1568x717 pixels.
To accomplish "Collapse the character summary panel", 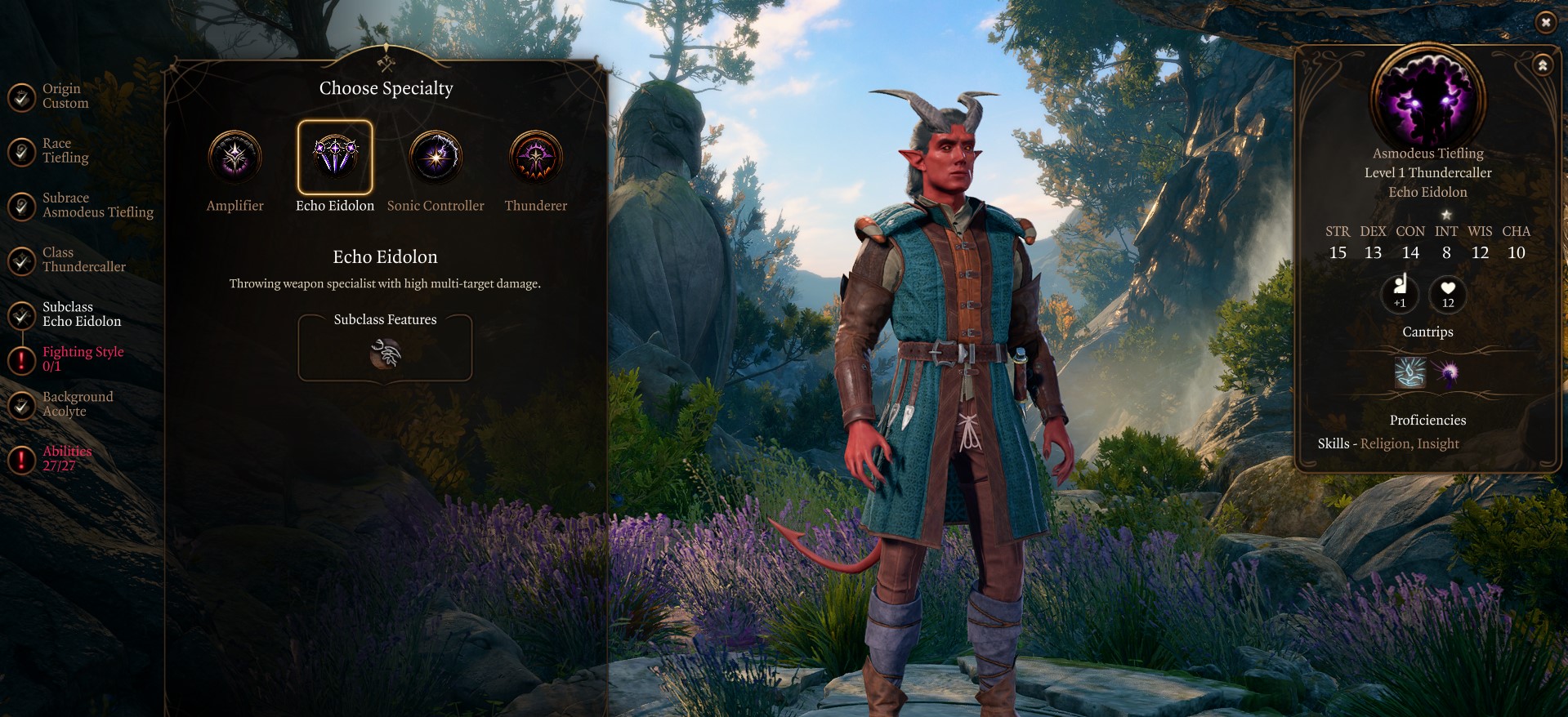I will point(1543,65).
